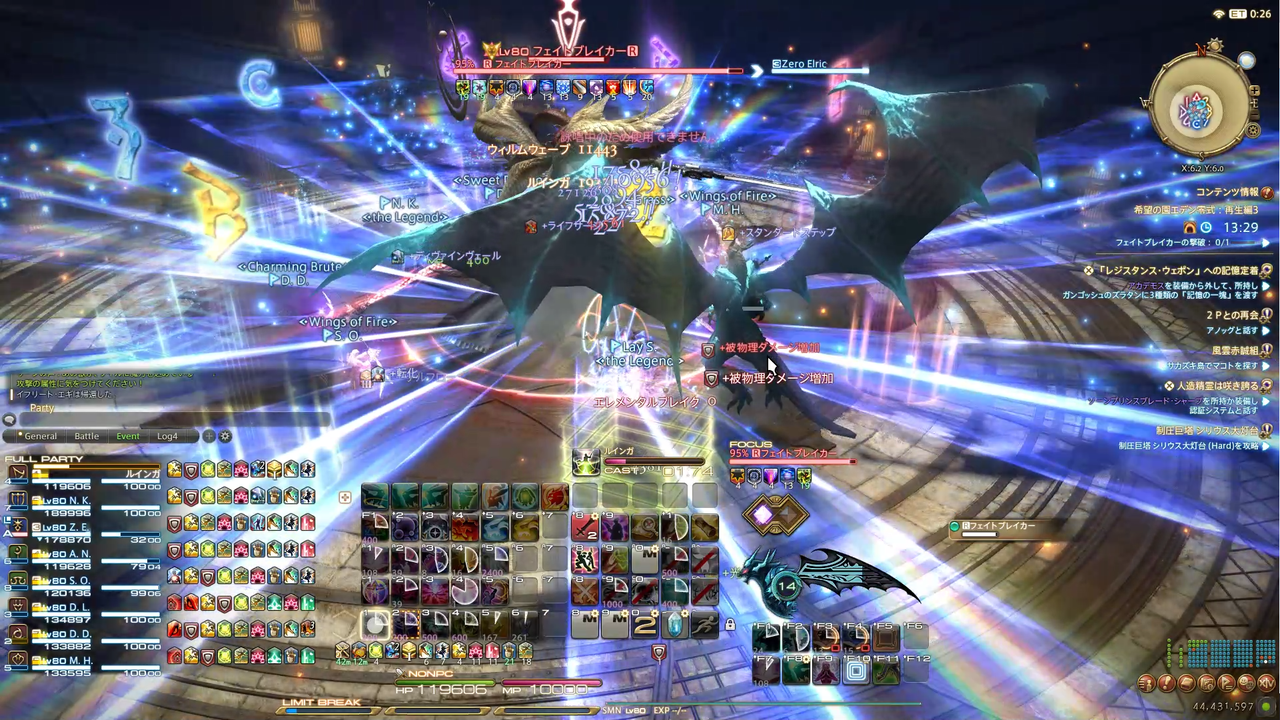
Task: Toggle the hotbar padlock lock
Action: [x=730, y=624]
